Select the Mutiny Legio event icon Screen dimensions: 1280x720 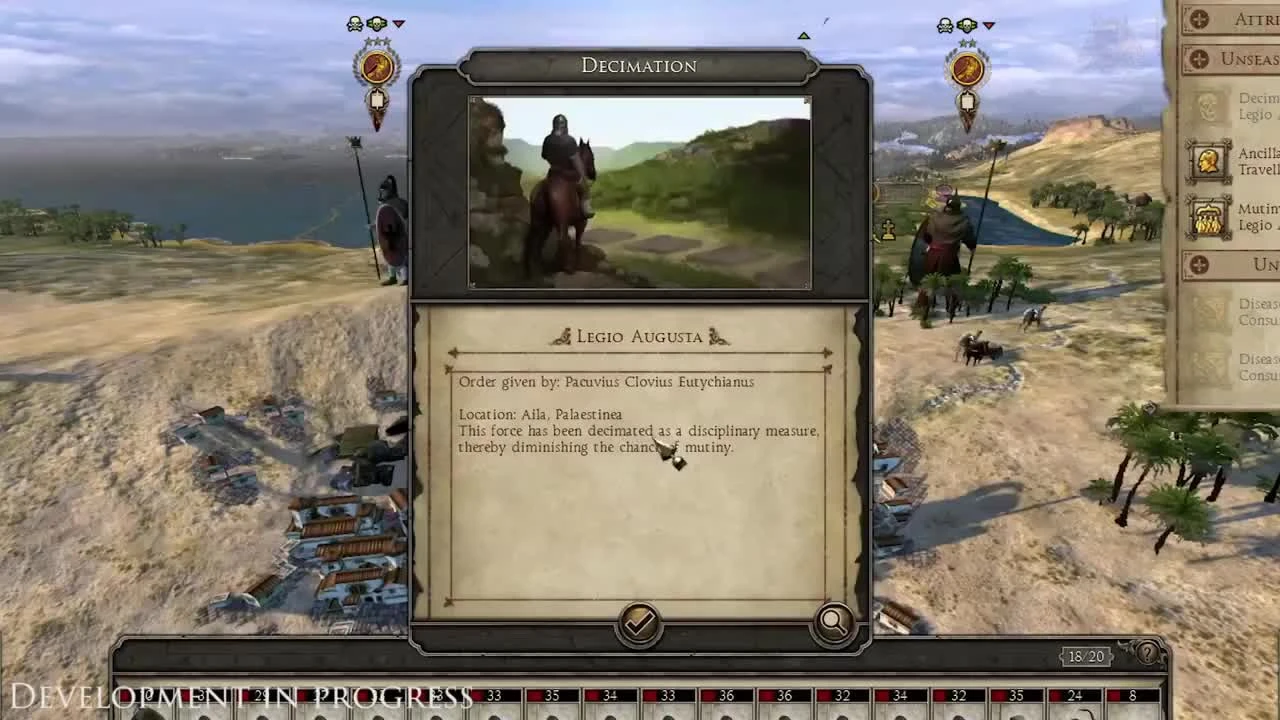click(x=1207, y=218)
